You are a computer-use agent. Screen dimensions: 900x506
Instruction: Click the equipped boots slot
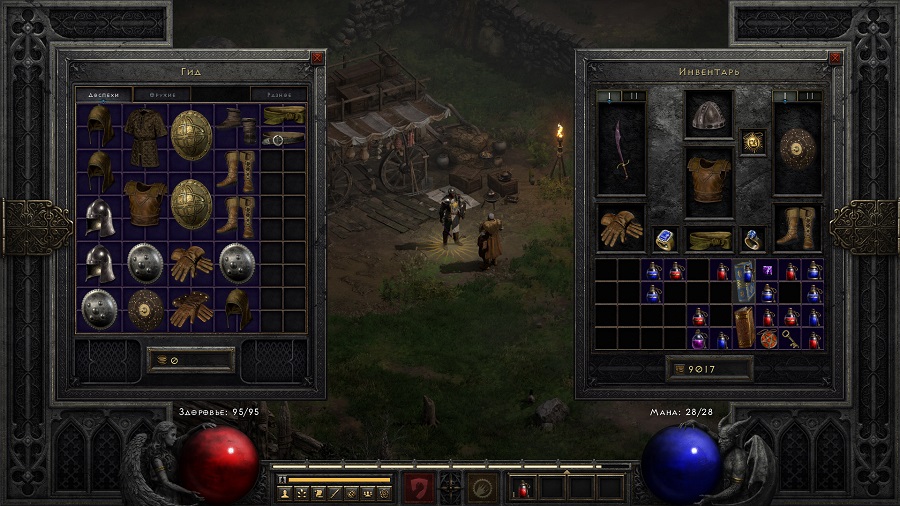click(797, 228)
